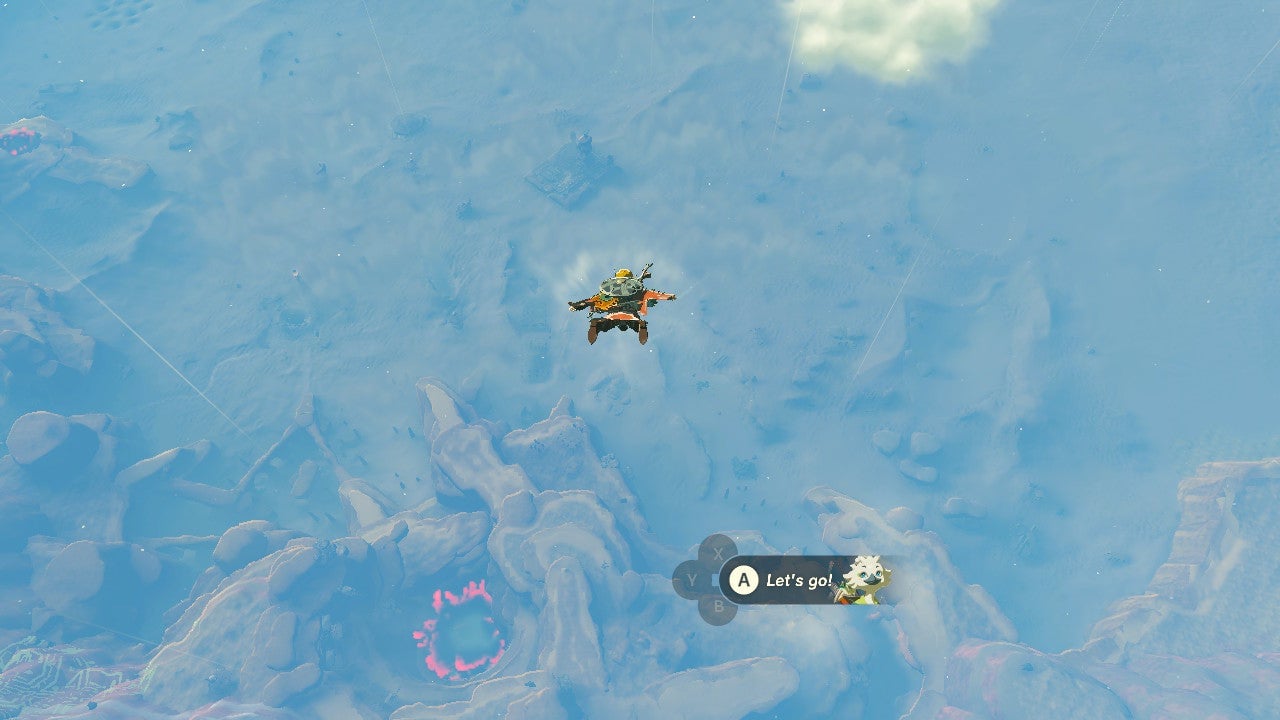
Task: Click the Let's go! text label
Action: point(800,582)
